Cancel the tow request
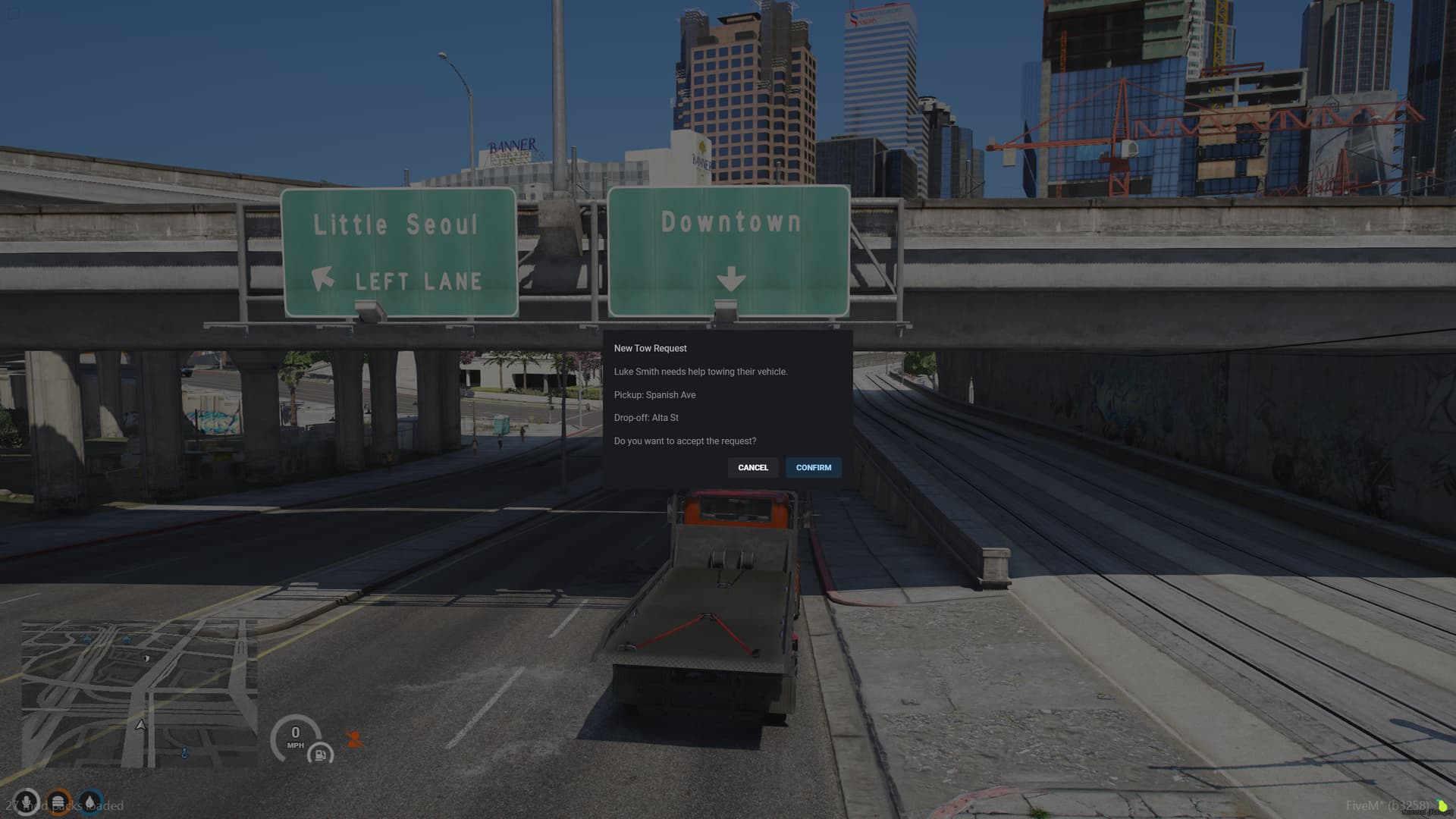Screen dimensions: 1456x819 pos(752,467)
